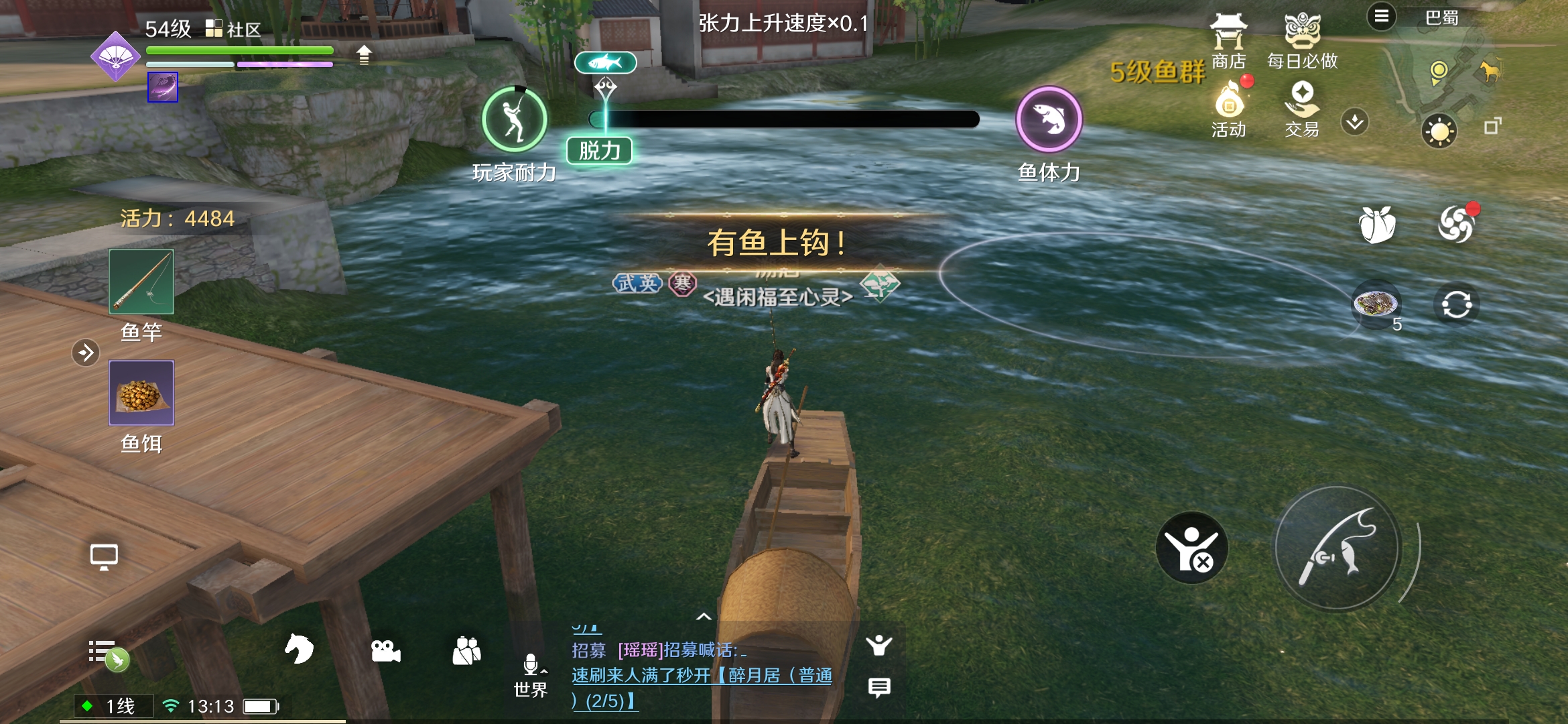Choose the 鱼饵 bait slot
Screen dimensions: 1568x724
[141, 393]
